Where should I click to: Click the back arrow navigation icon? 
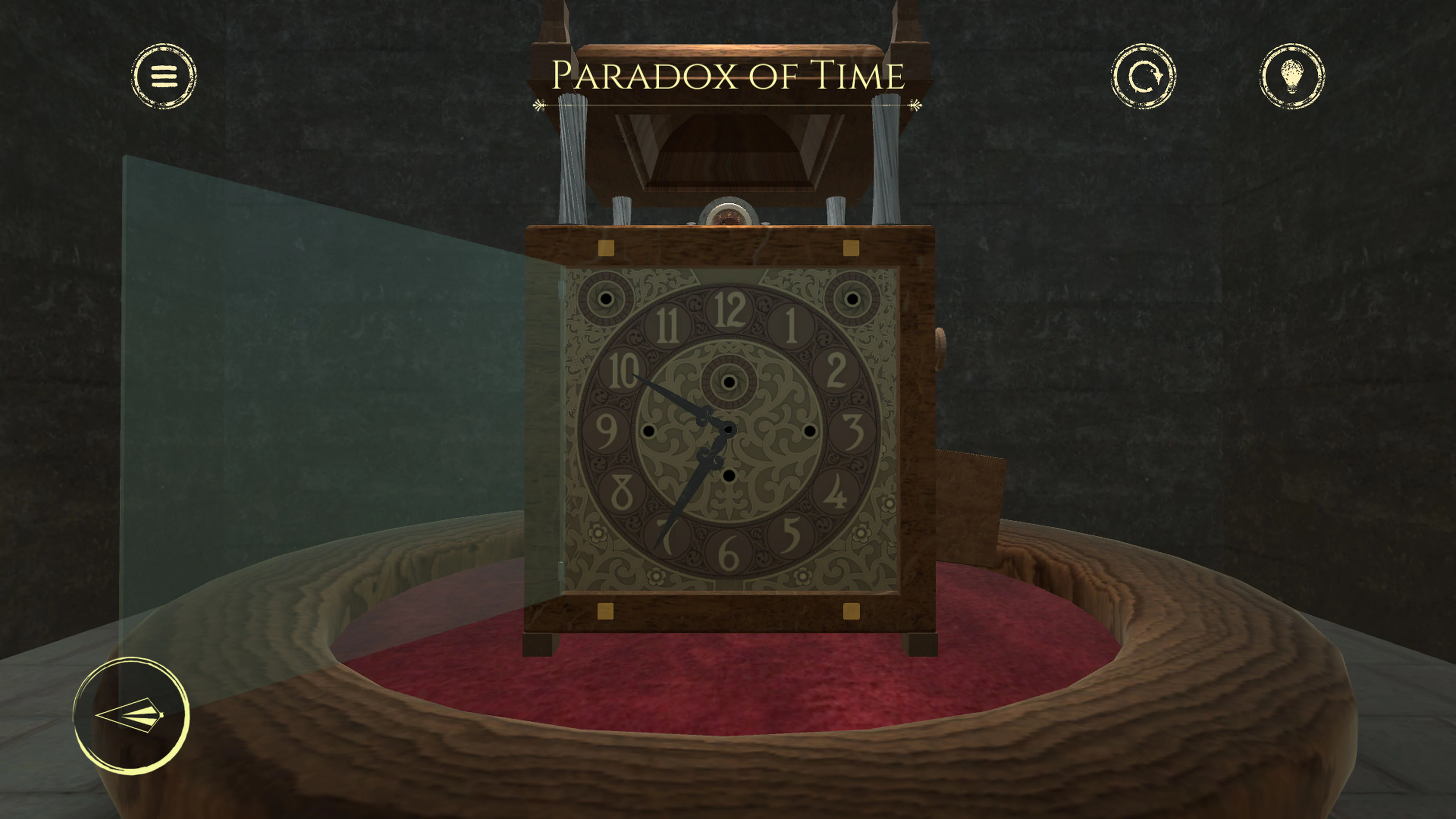coord(131,714)
